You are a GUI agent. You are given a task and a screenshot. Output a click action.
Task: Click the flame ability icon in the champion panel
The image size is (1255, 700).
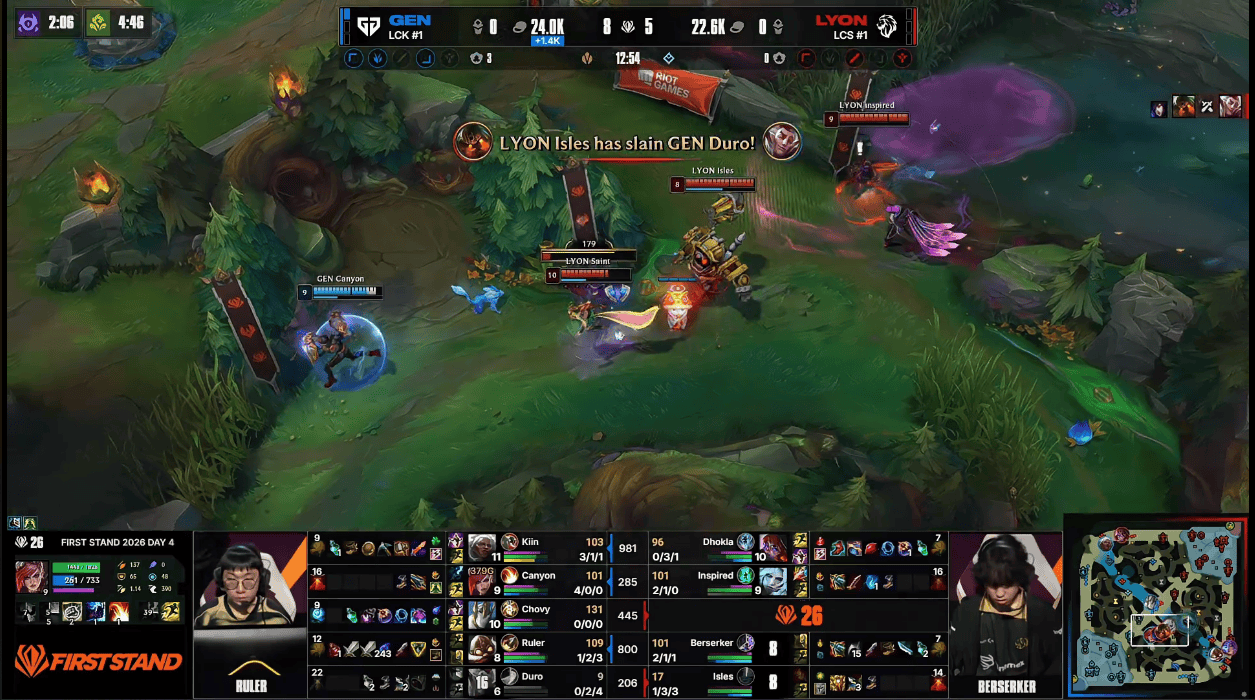[120, 612]
